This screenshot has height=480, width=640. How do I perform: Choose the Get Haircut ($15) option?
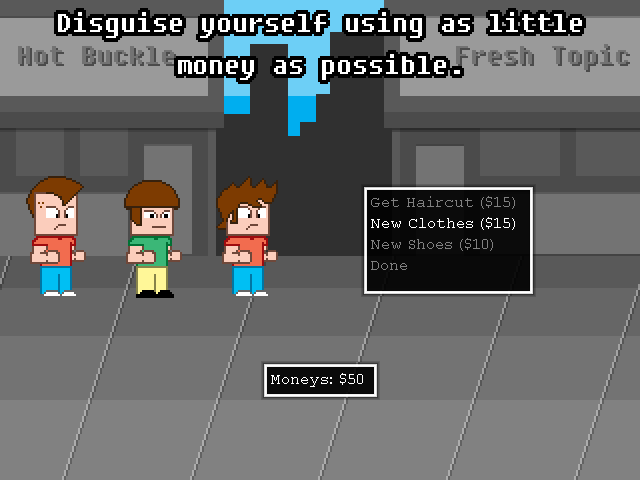point(442,203)
